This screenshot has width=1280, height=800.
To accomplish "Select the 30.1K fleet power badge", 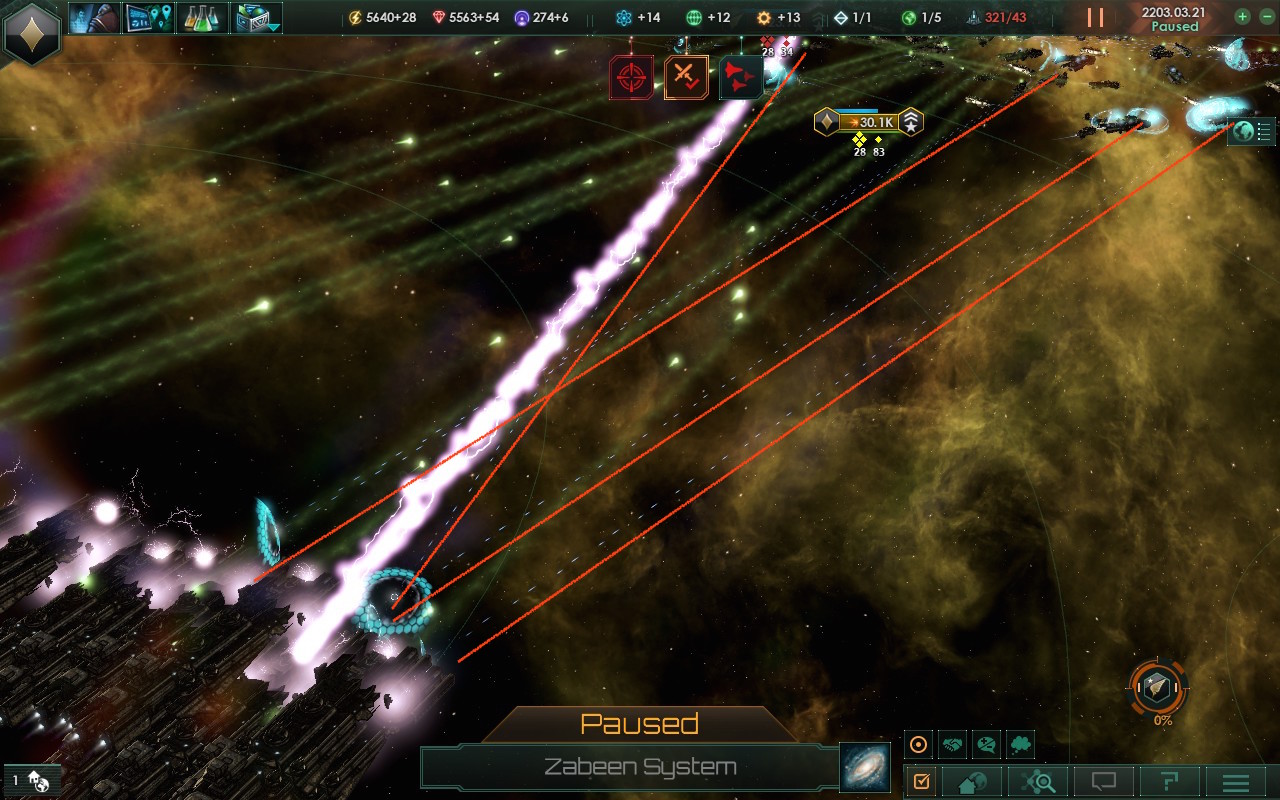I will 868,123.
